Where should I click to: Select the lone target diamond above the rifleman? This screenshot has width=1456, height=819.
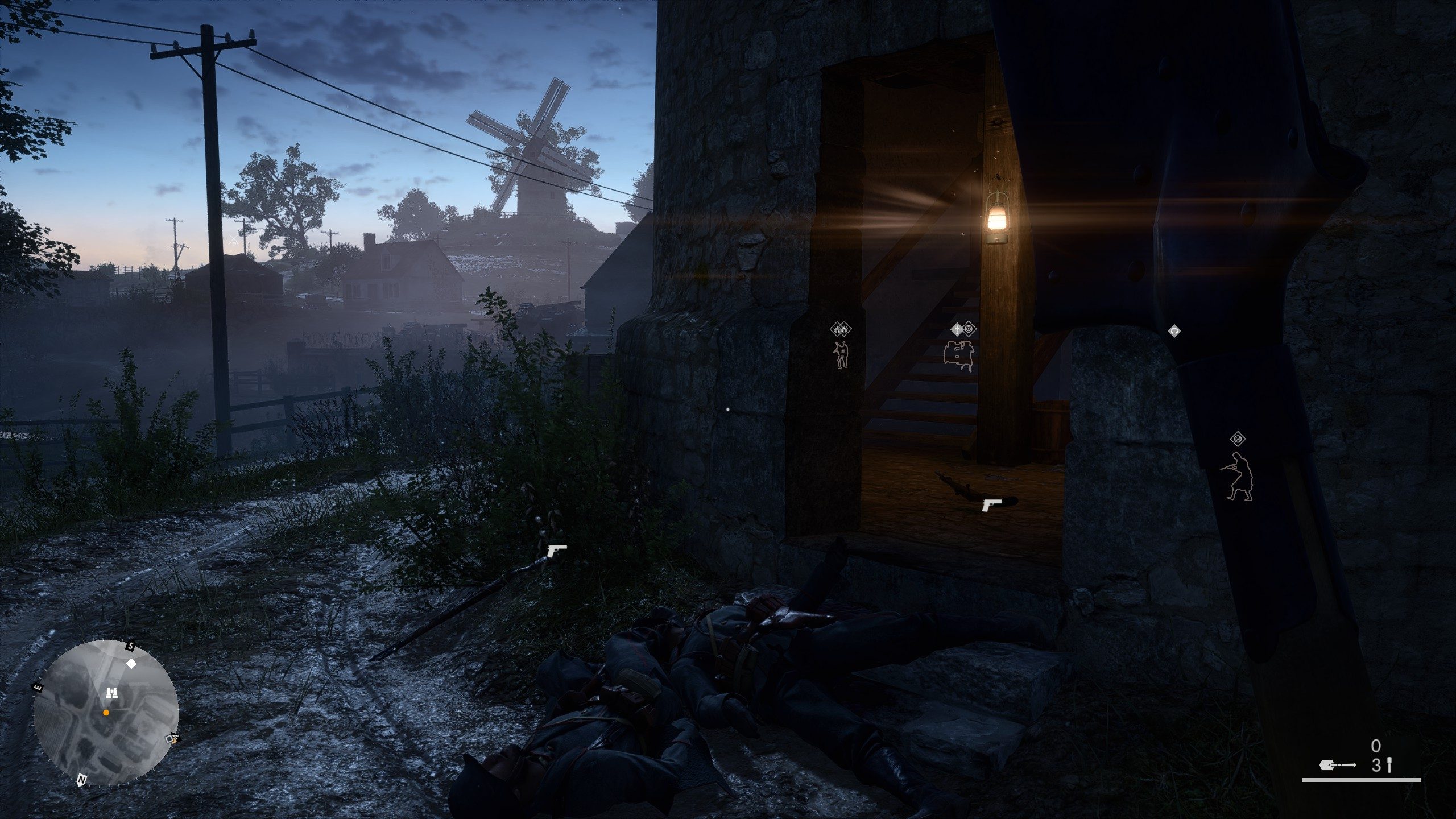[x=1238, y=439]
